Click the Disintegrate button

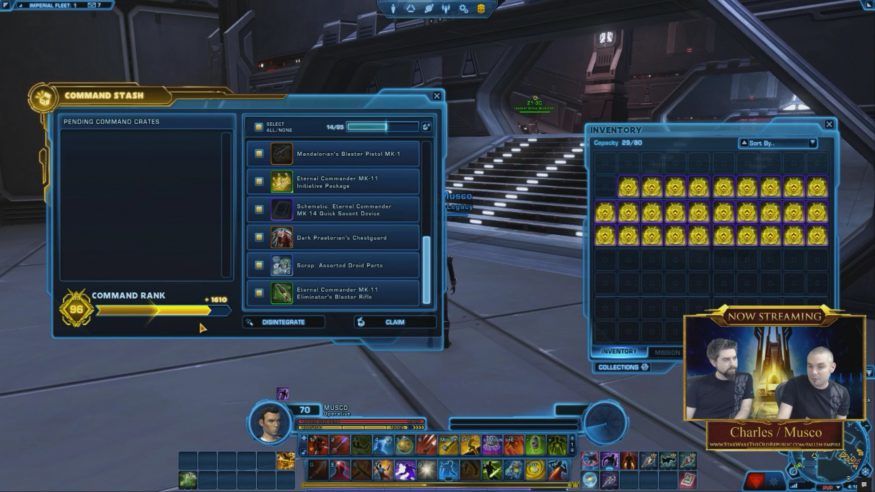(x=284, y=322)
